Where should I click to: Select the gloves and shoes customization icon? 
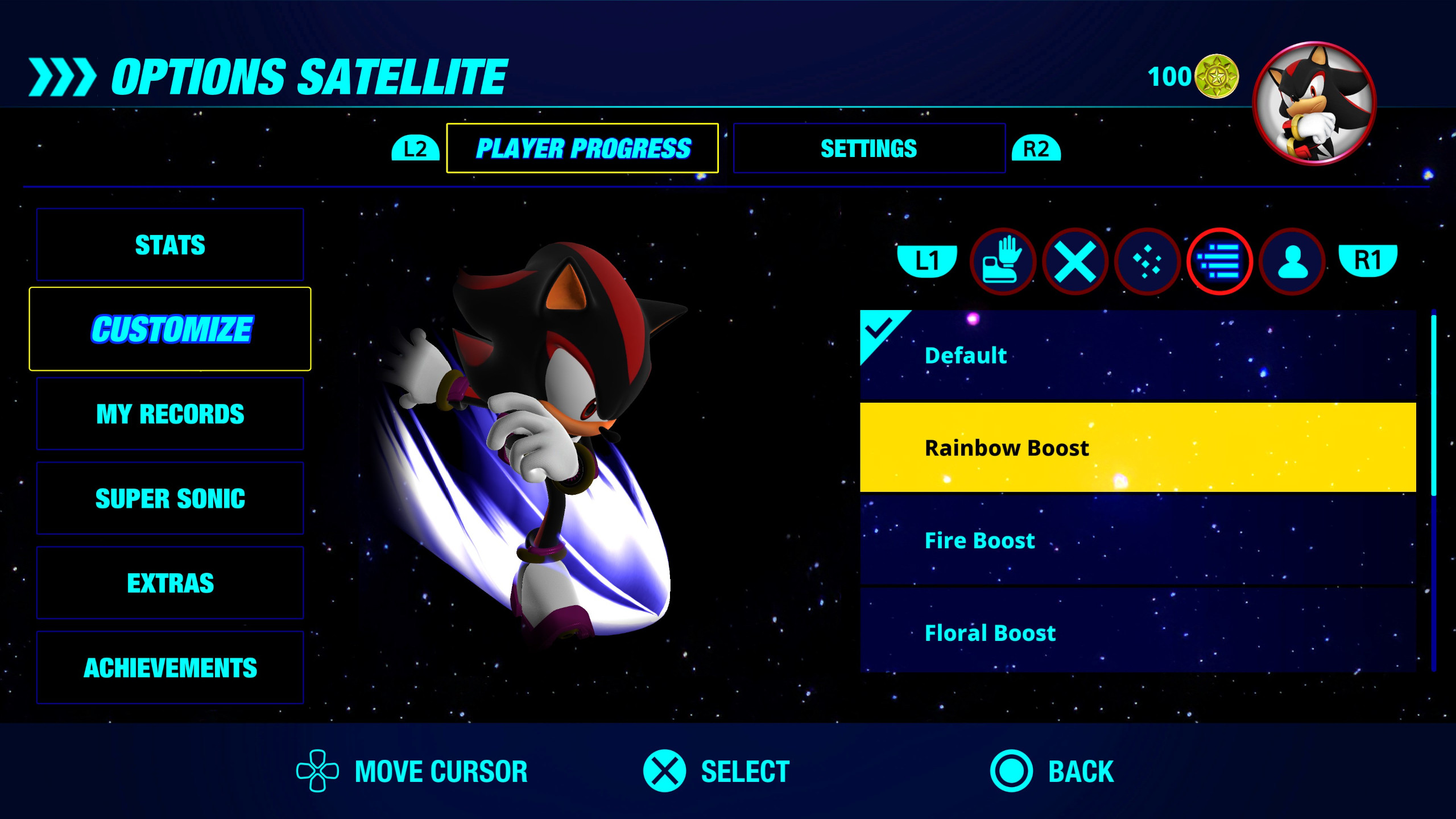point(1004,261)
